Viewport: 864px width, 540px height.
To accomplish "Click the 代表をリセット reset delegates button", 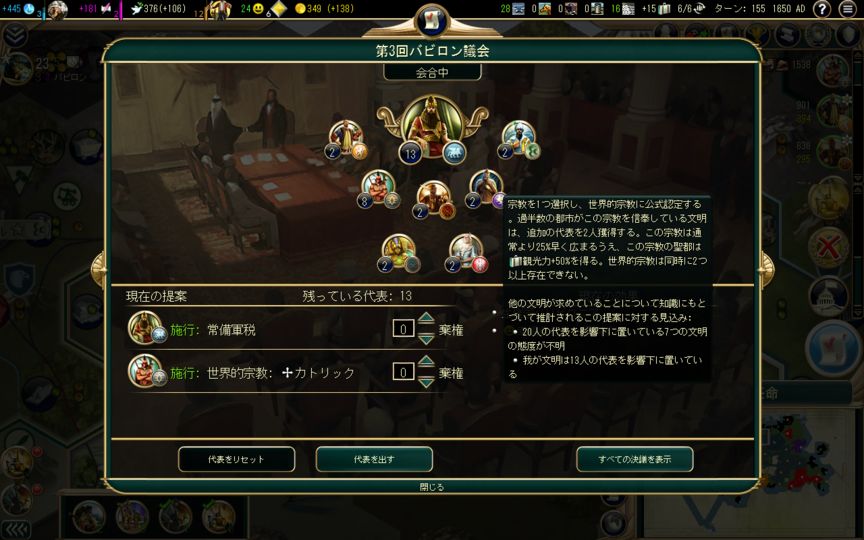I will [x=236, y=459].
